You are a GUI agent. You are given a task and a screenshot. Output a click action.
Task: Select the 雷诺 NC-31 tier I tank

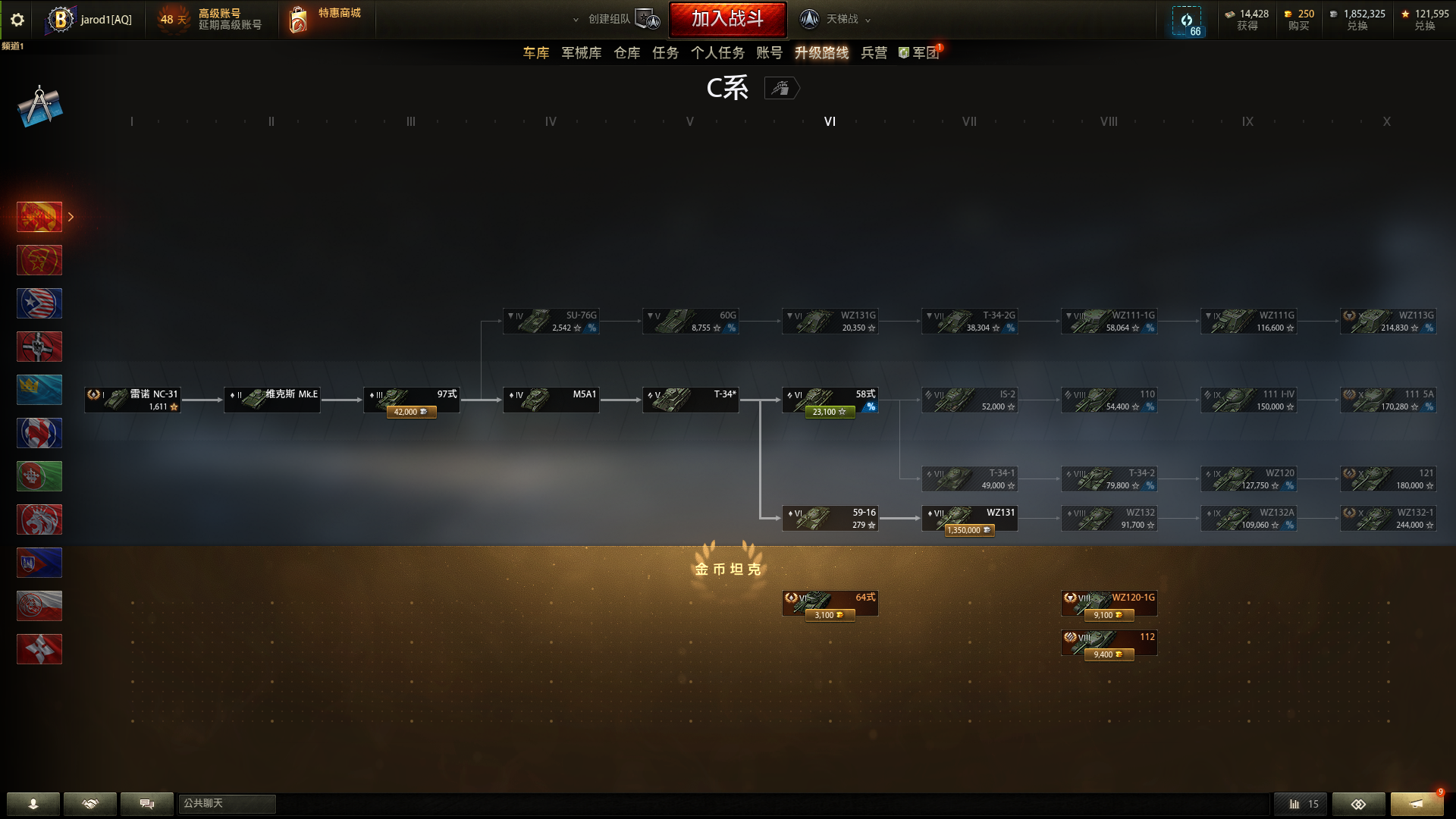133,400
